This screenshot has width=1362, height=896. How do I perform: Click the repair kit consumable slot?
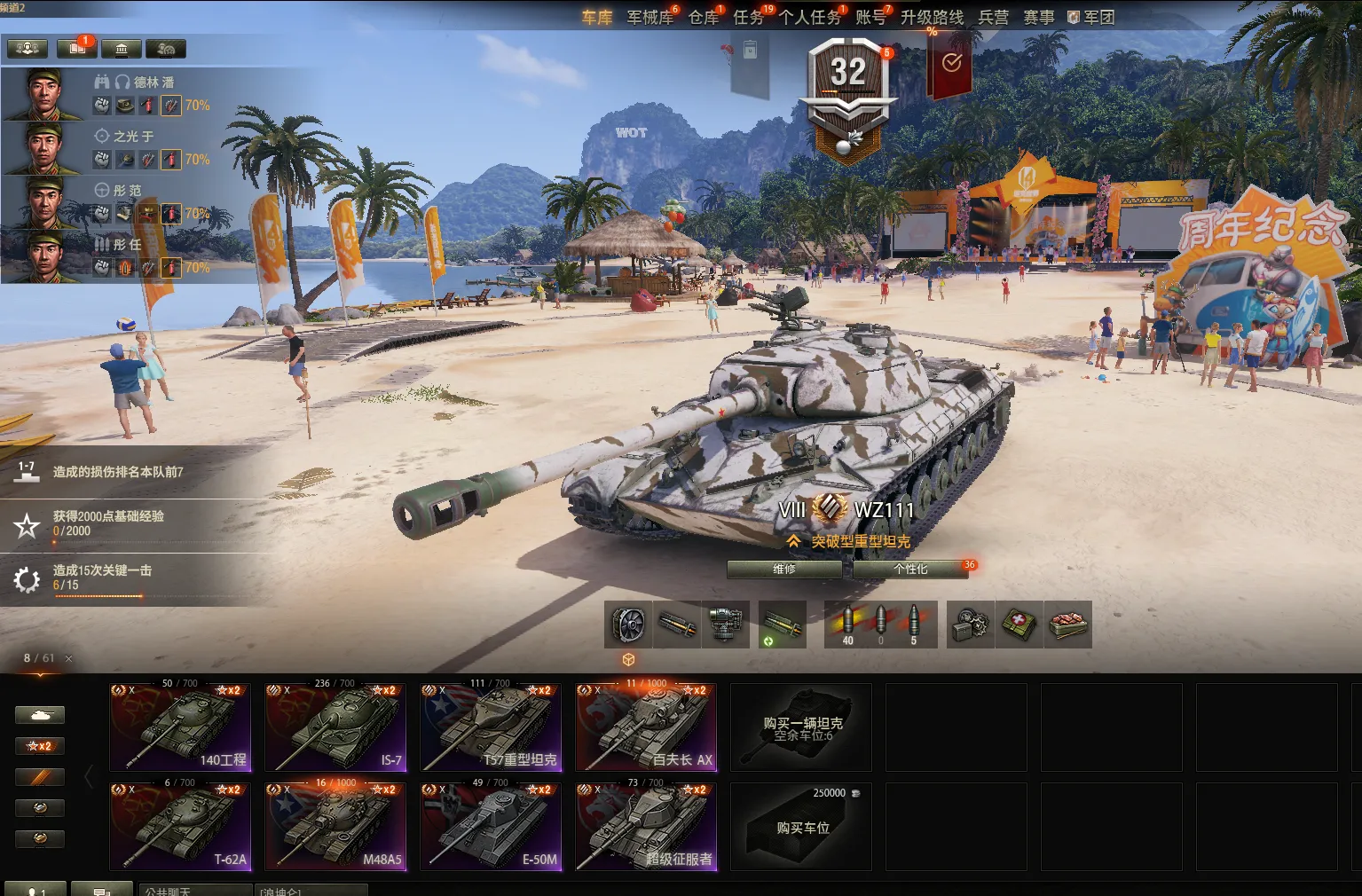(971, 625)
